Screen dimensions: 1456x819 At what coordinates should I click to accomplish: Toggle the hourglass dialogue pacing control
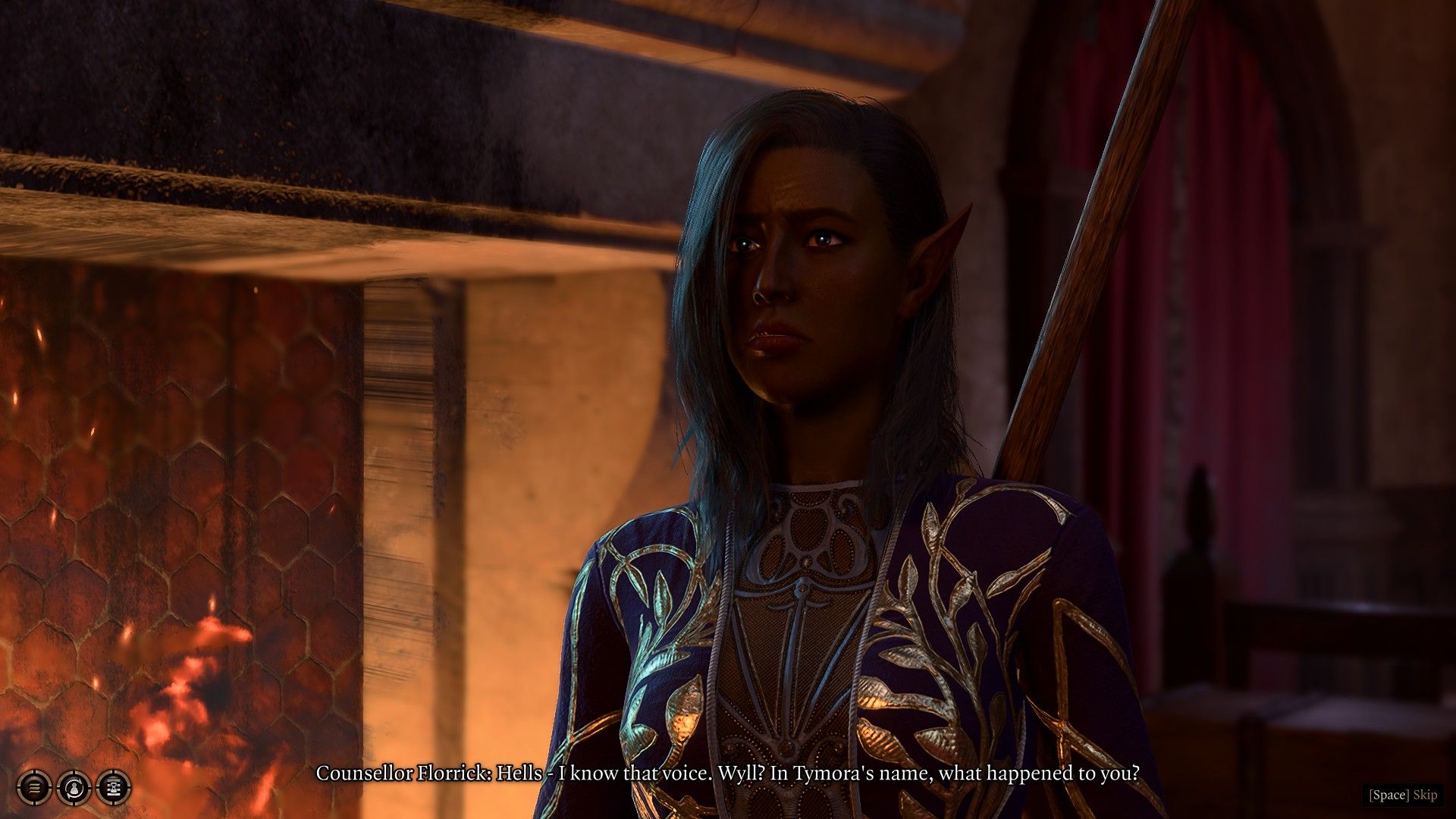pos(112,789)
